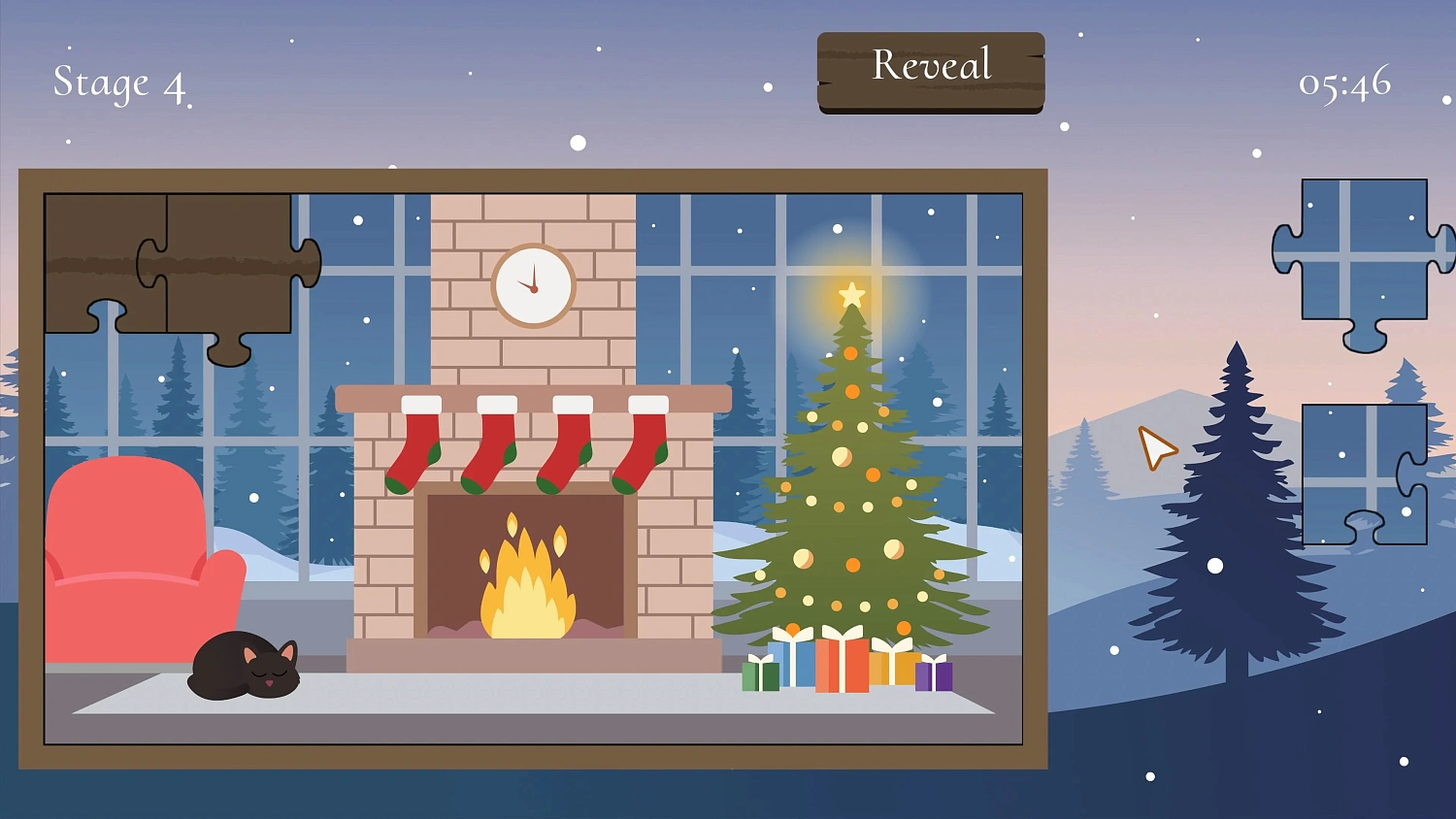Click the wooden puzzle frame border

(x=535, y=178)
